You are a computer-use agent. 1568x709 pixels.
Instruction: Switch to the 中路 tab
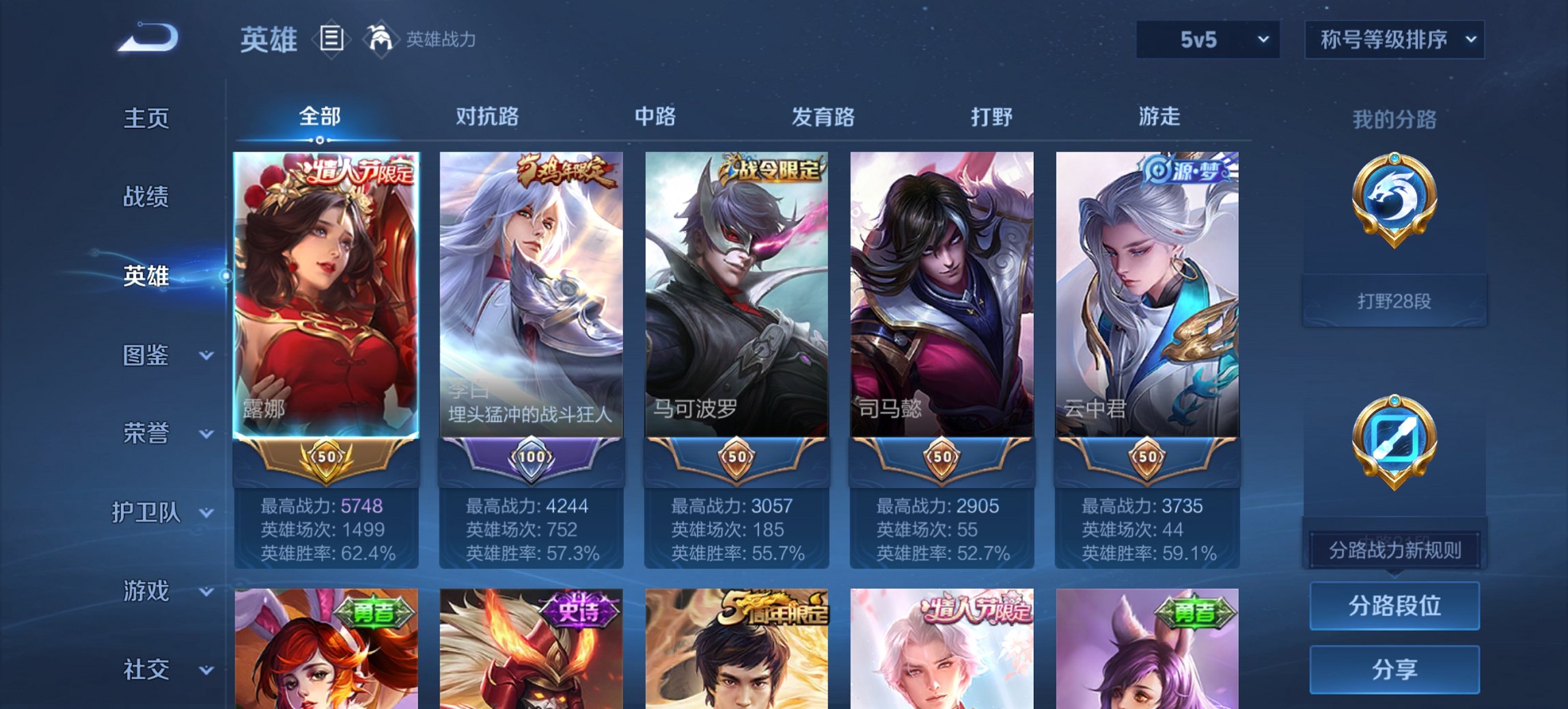pos(655,117)
